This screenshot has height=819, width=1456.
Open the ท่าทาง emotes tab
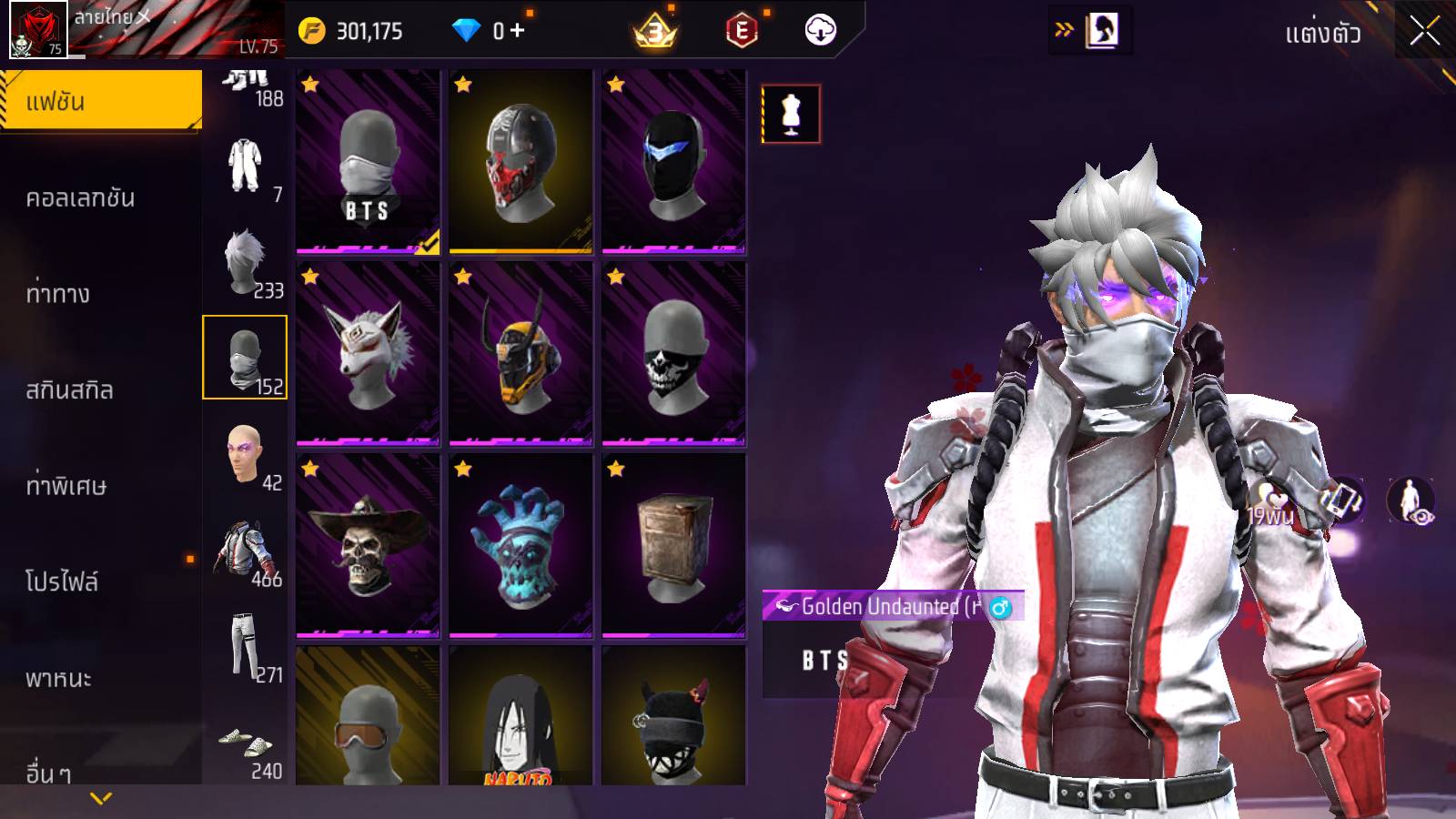[58, 293]
